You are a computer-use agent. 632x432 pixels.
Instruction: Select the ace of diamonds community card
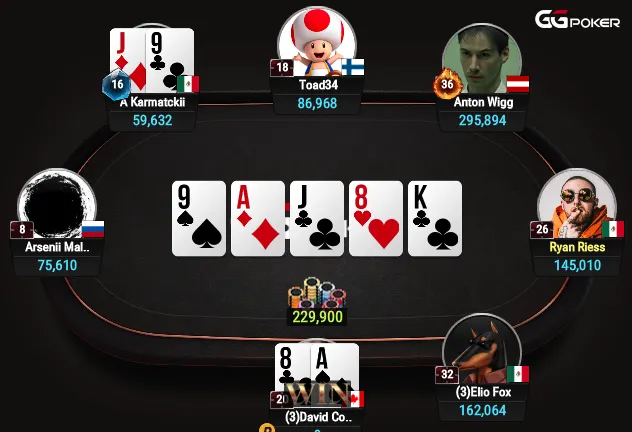tap(258, 218)
